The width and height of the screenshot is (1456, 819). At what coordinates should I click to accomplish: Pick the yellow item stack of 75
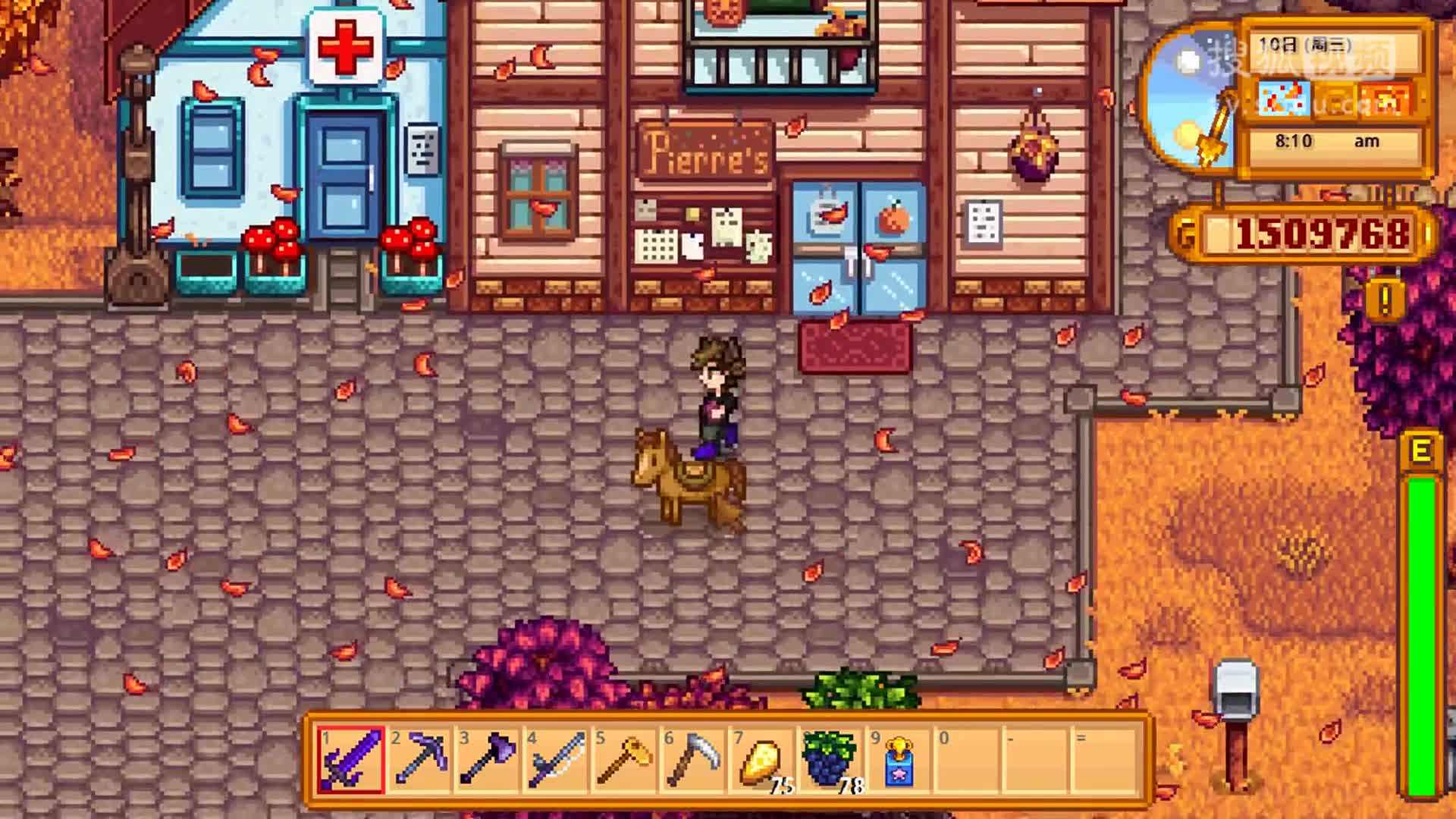coord(761,760)
